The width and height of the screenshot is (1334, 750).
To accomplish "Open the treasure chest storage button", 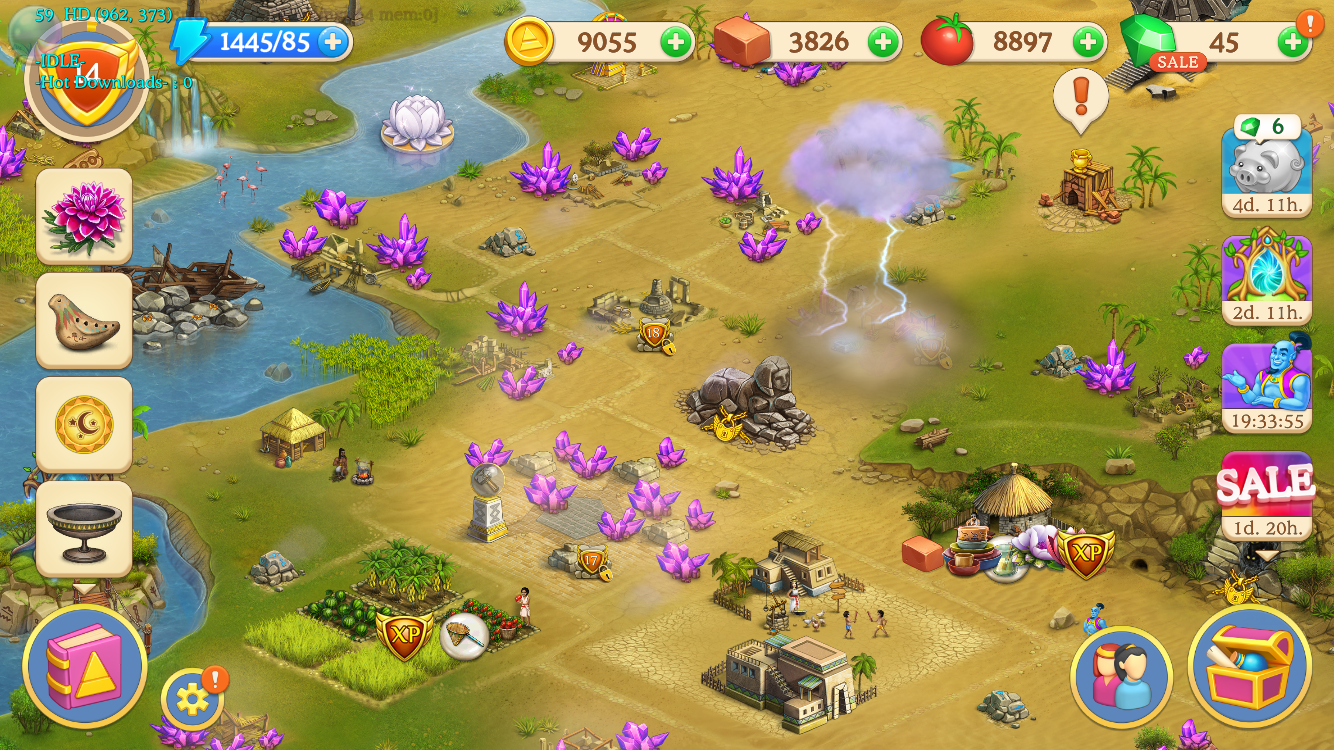I will [x=1250, y=665].
